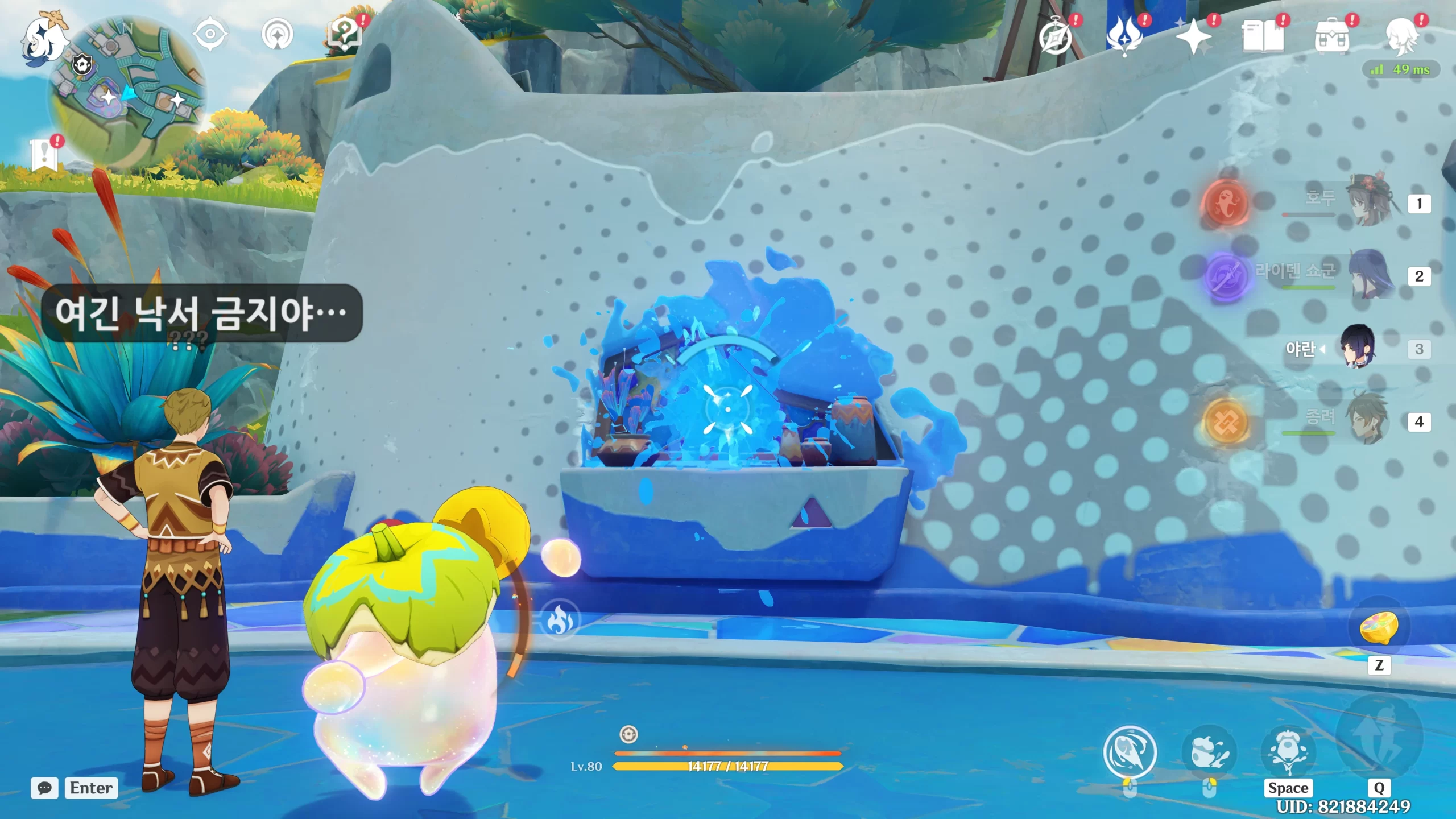
Task: Activate the paint splash skill
Action: point(1209,752)
